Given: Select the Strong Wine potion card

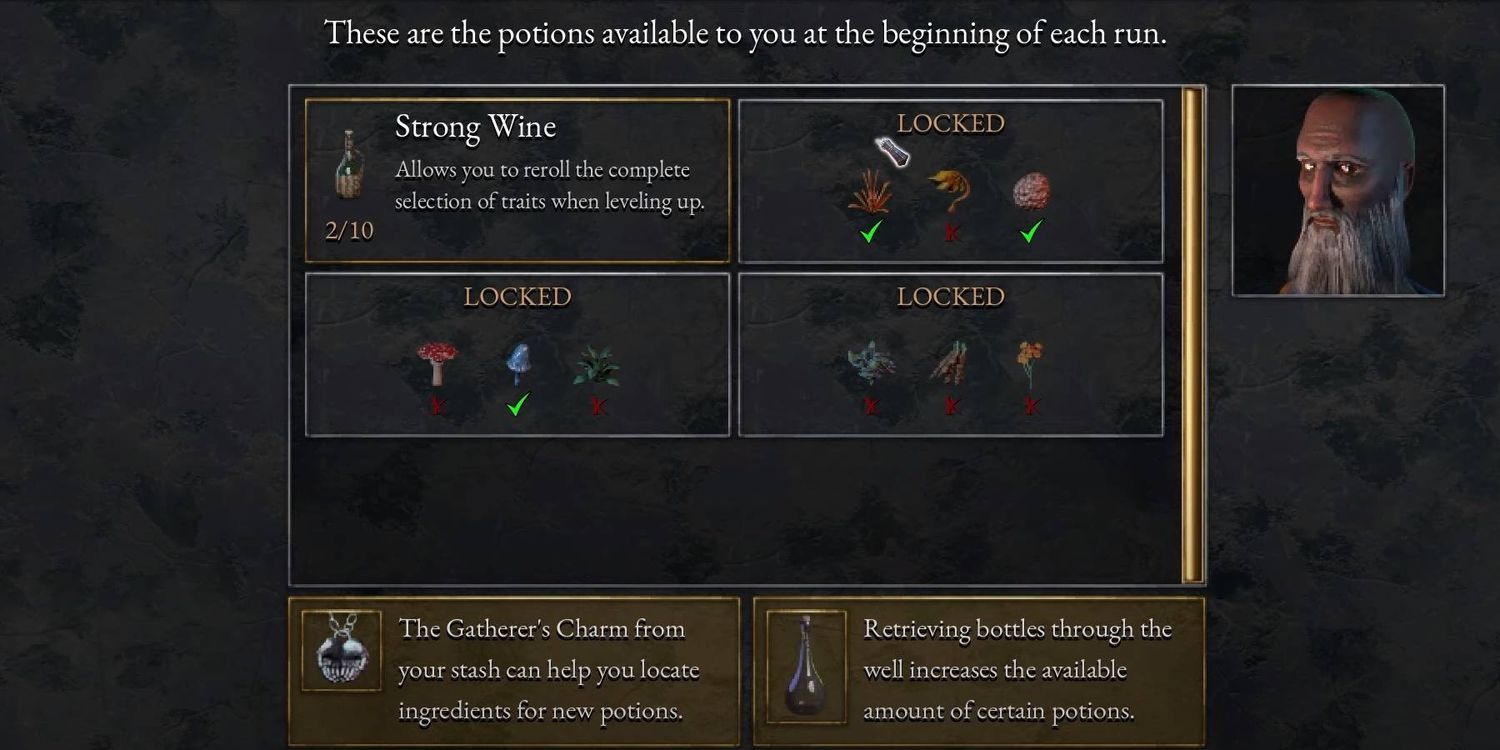Looking at the screenshot, I should pyautogui.click(x=517, y=181).
